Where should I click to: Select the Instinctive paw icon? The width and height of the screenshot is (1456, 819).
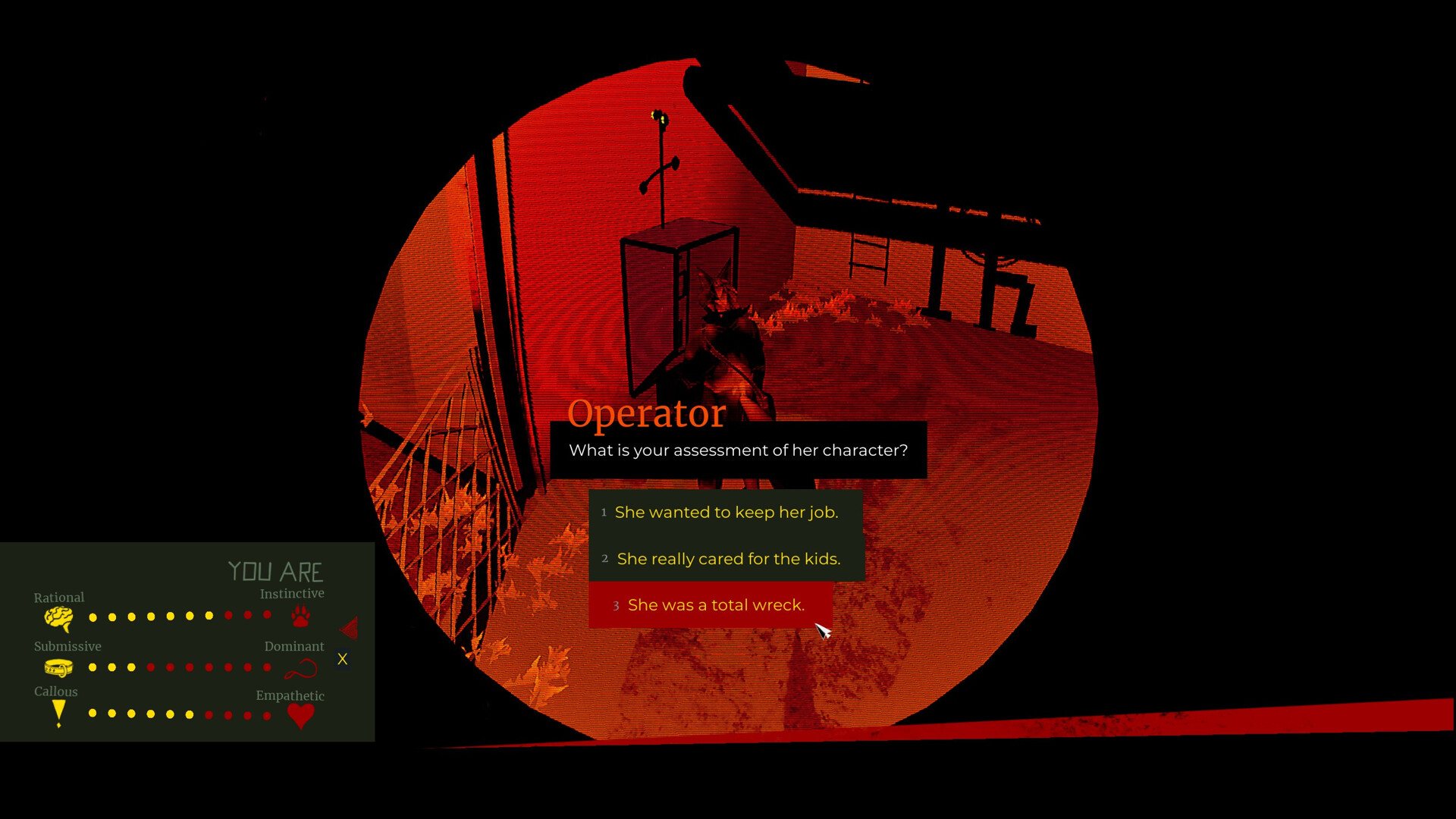300,617
